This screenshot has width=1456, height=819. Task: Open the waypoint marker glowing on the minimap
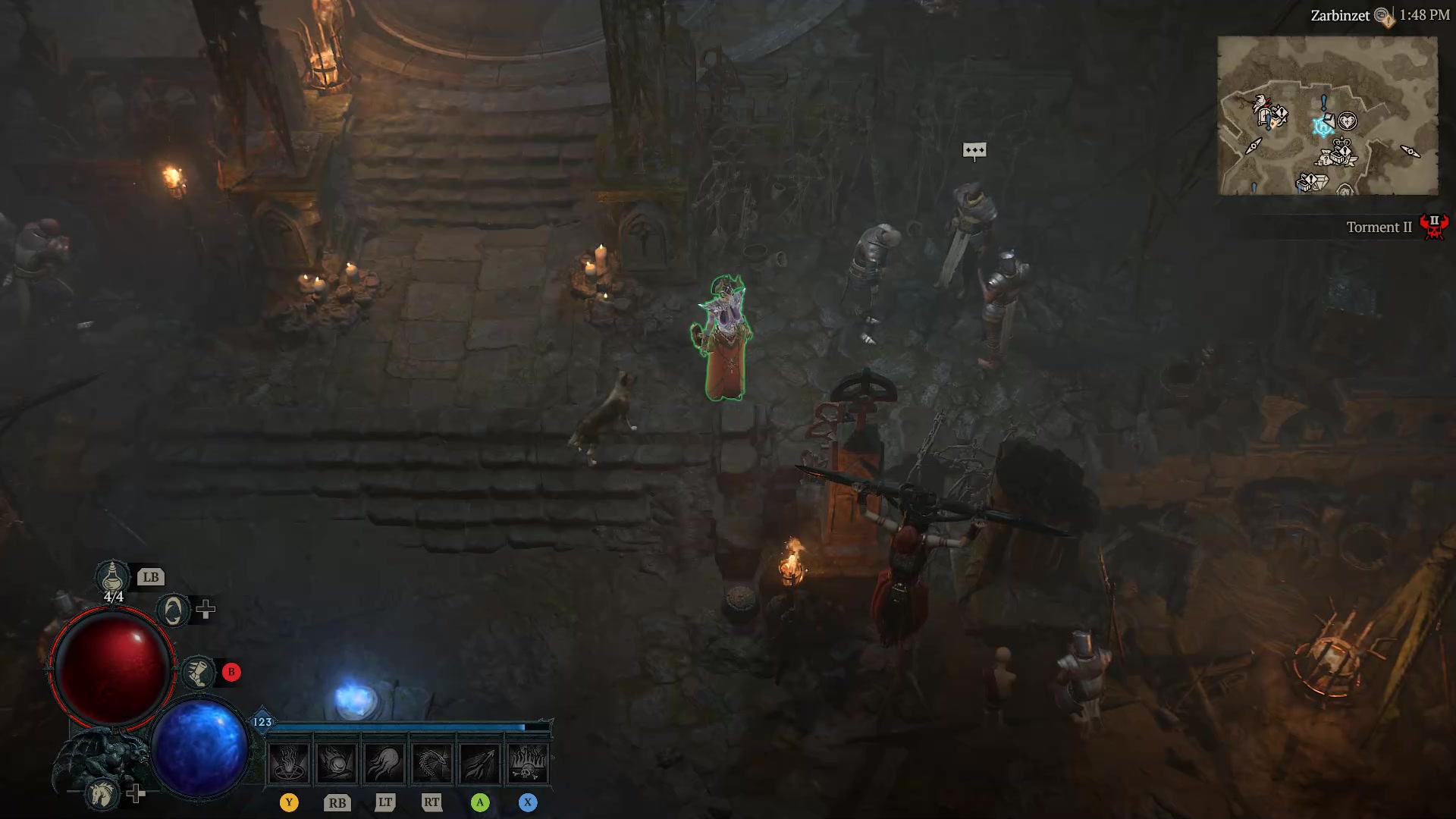point(1323,126)
